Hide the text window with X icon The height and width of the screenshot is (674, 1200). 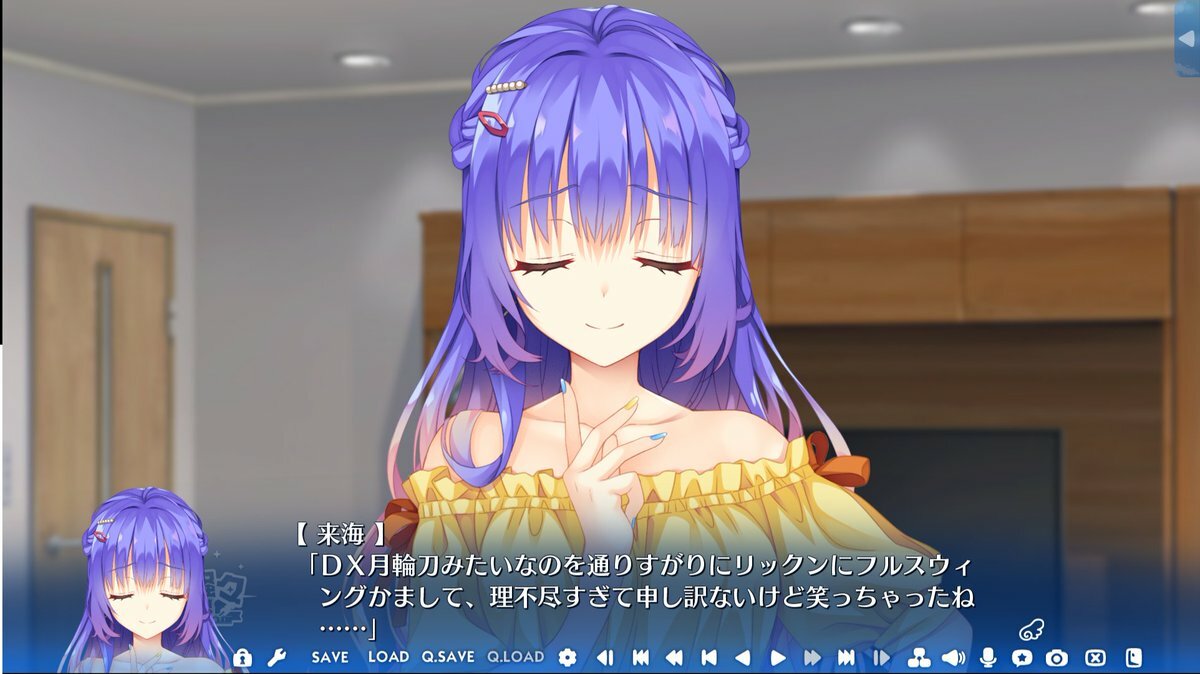click(x=1096, y=657)
